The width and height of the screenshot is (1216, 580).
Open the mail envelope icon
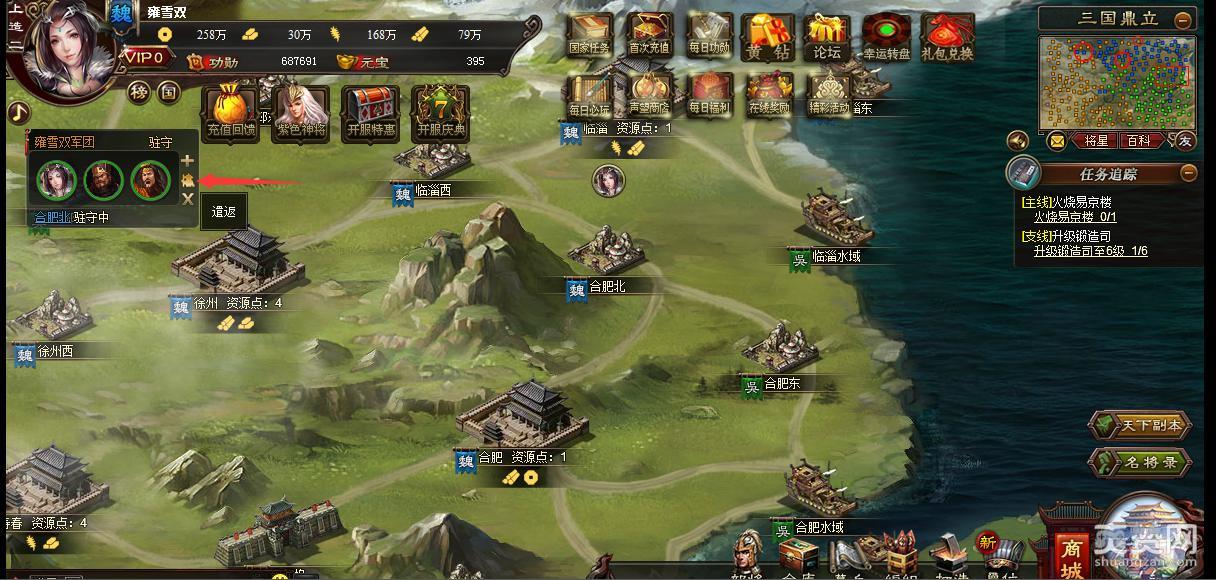click(1056, 141)
